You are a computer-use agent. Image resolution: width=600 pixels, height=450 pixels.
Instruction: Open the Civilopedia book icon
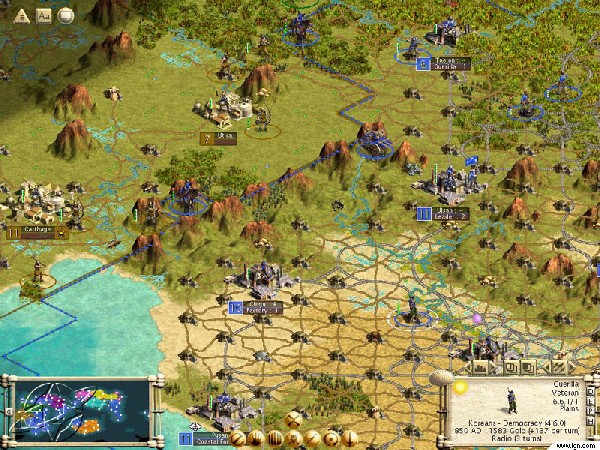point(44,16)
